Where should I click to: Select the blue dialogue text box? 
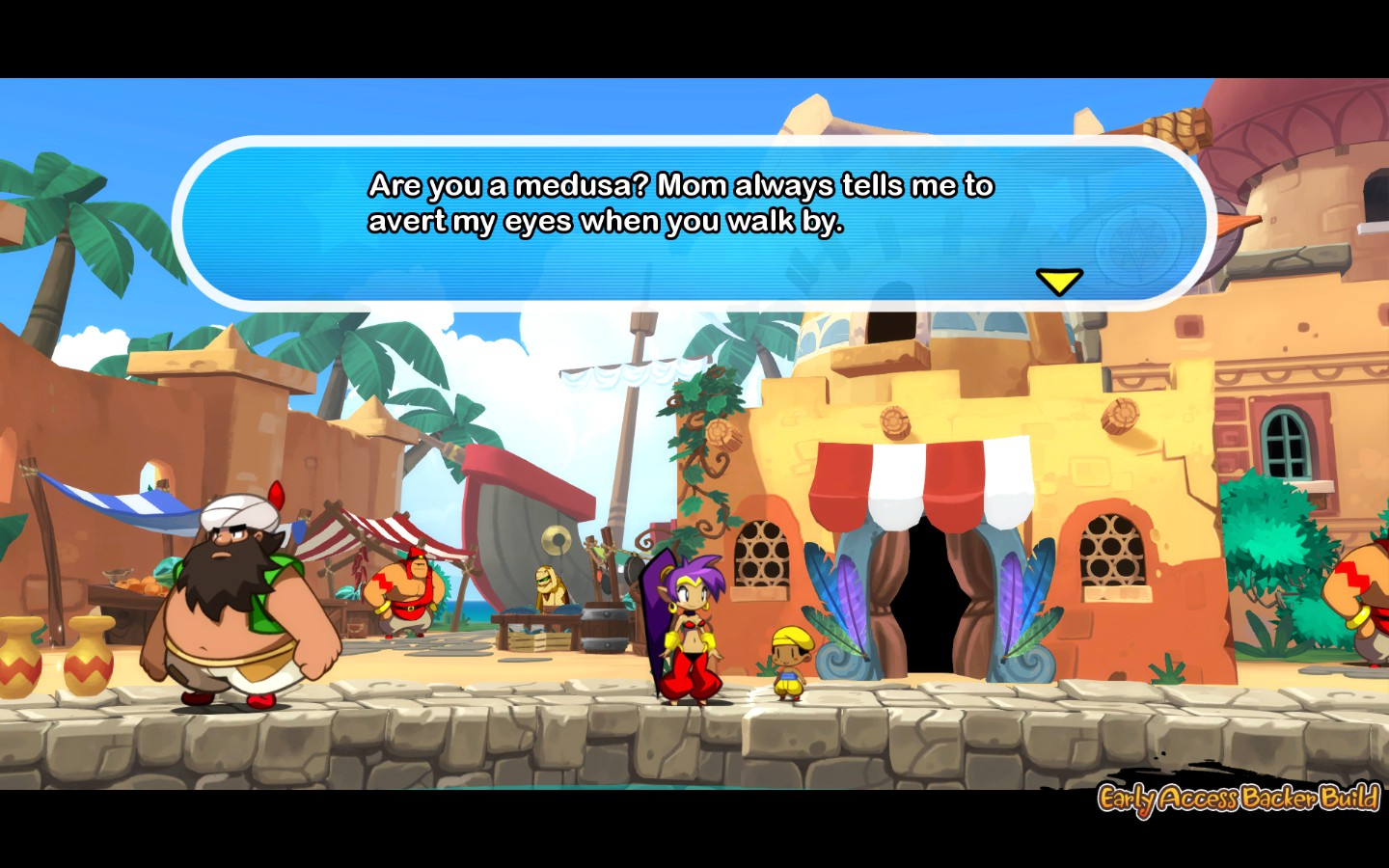tap(694, 224)
